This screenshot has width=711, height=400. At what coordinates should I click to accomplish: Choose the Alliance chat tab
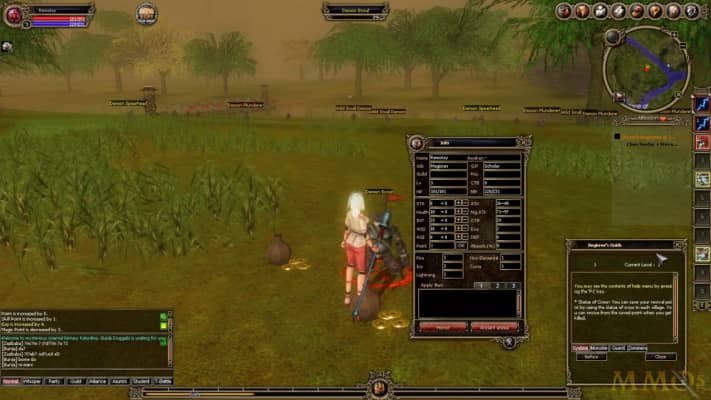pos(97,381)
